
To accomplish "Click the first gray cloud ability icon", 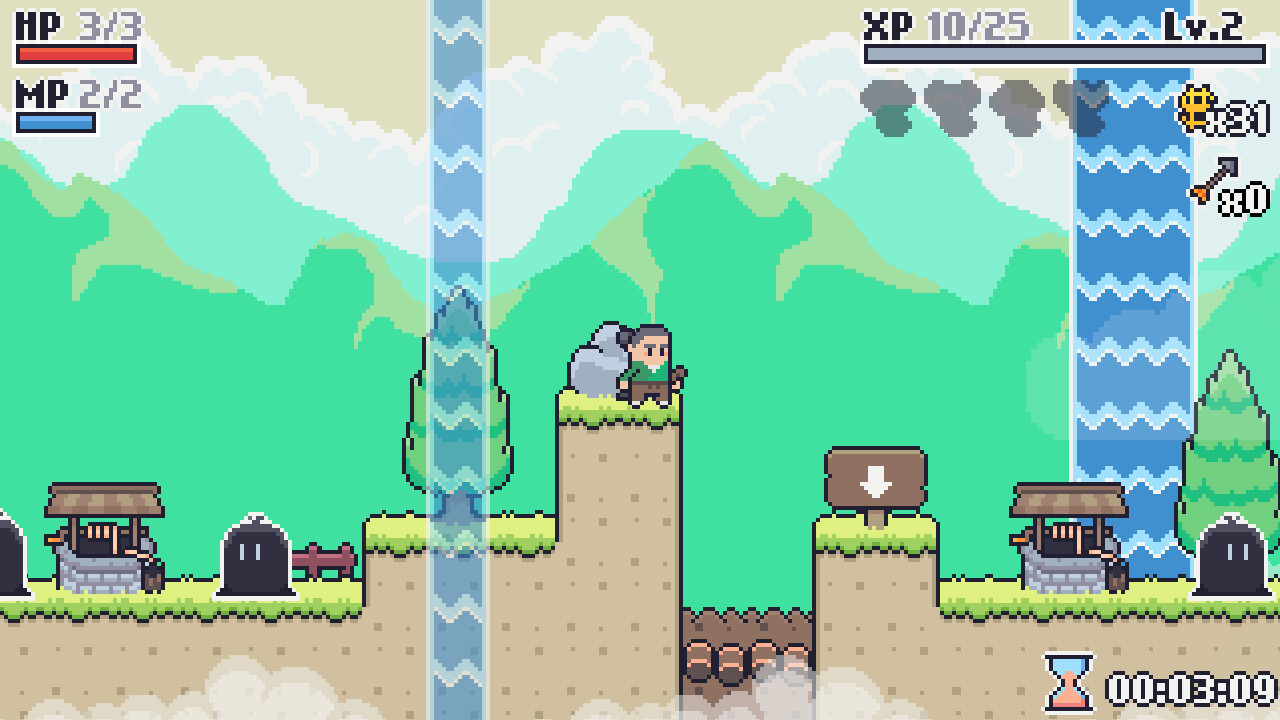I will pos(884,104).
